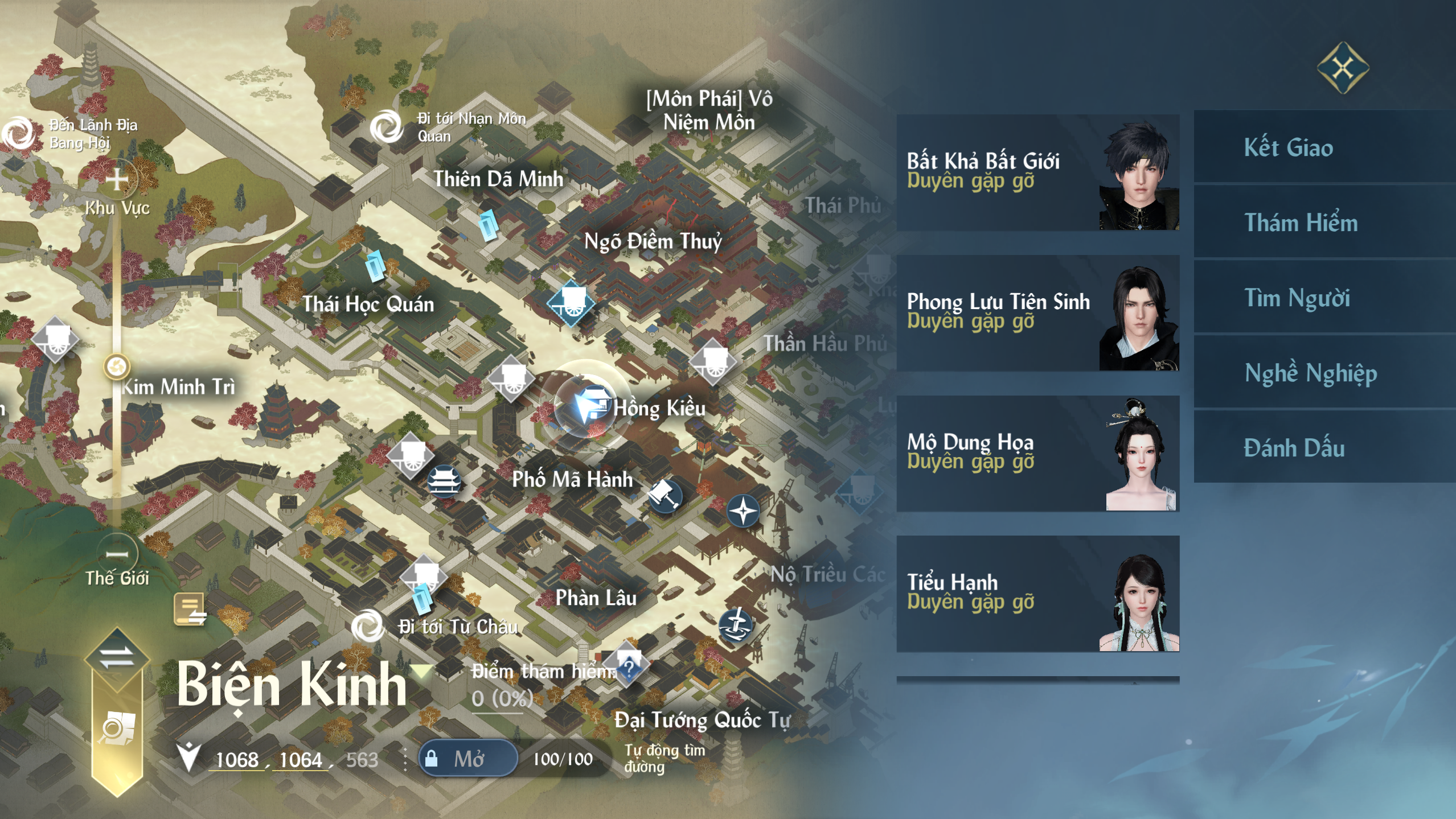1456x819 pixels.
Task: Select the Bất Khả Bất Giới NPC row
Action: 1037,172
